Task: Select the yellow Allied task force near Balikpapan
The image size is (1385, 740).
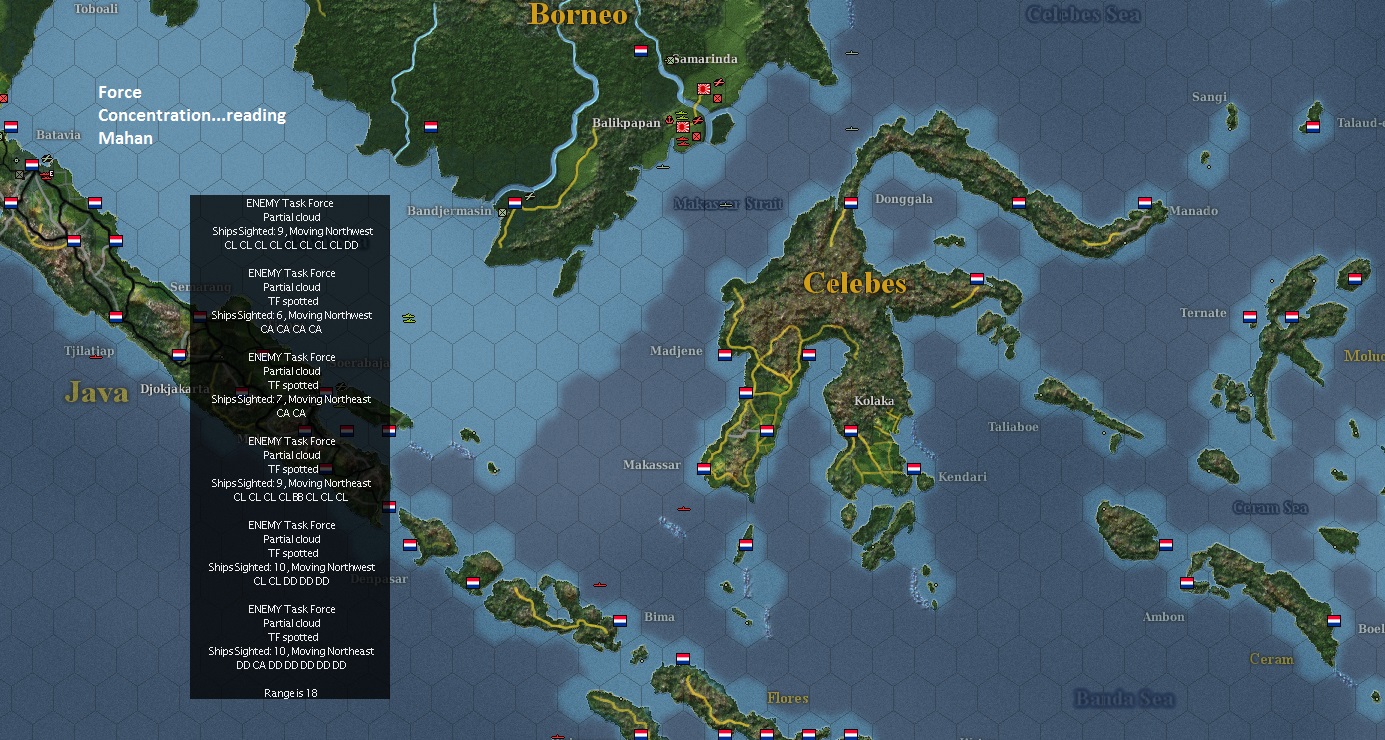Action: click(681, 113)
